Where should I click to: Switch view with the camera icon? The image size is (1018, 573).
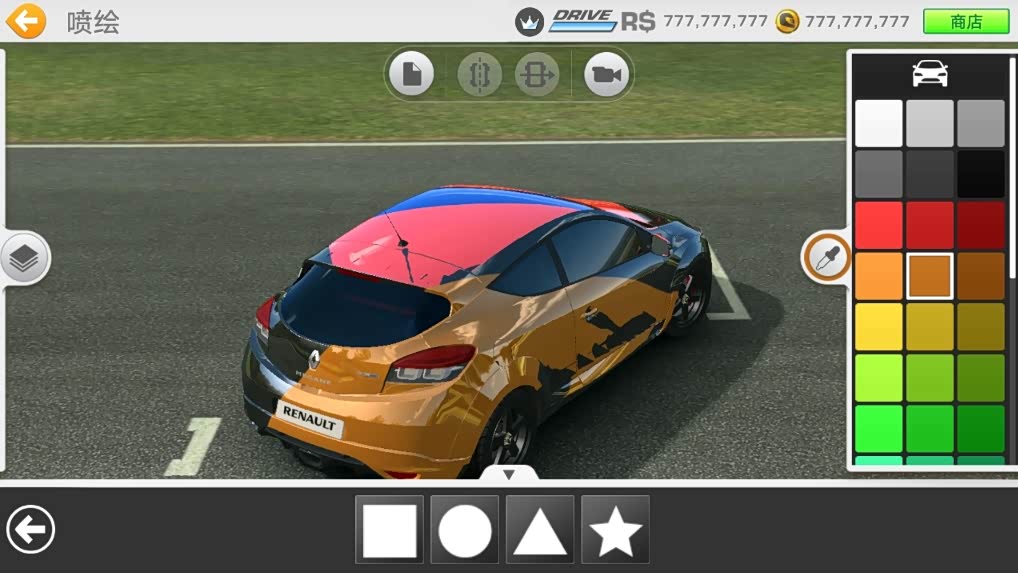(x=606, y=75)
